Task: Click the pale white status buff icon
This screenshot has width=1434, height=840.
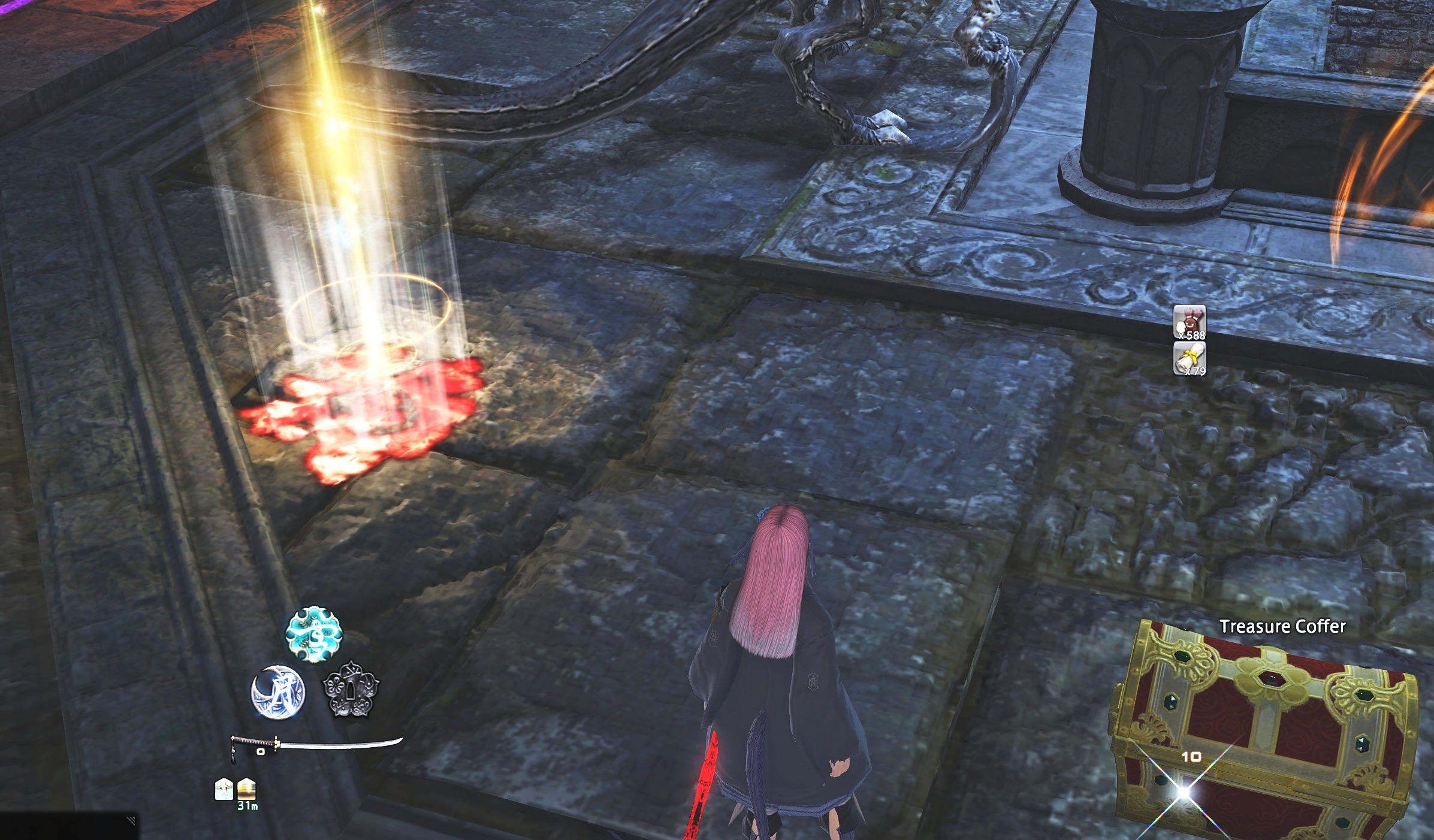Action: click(224, 789)
